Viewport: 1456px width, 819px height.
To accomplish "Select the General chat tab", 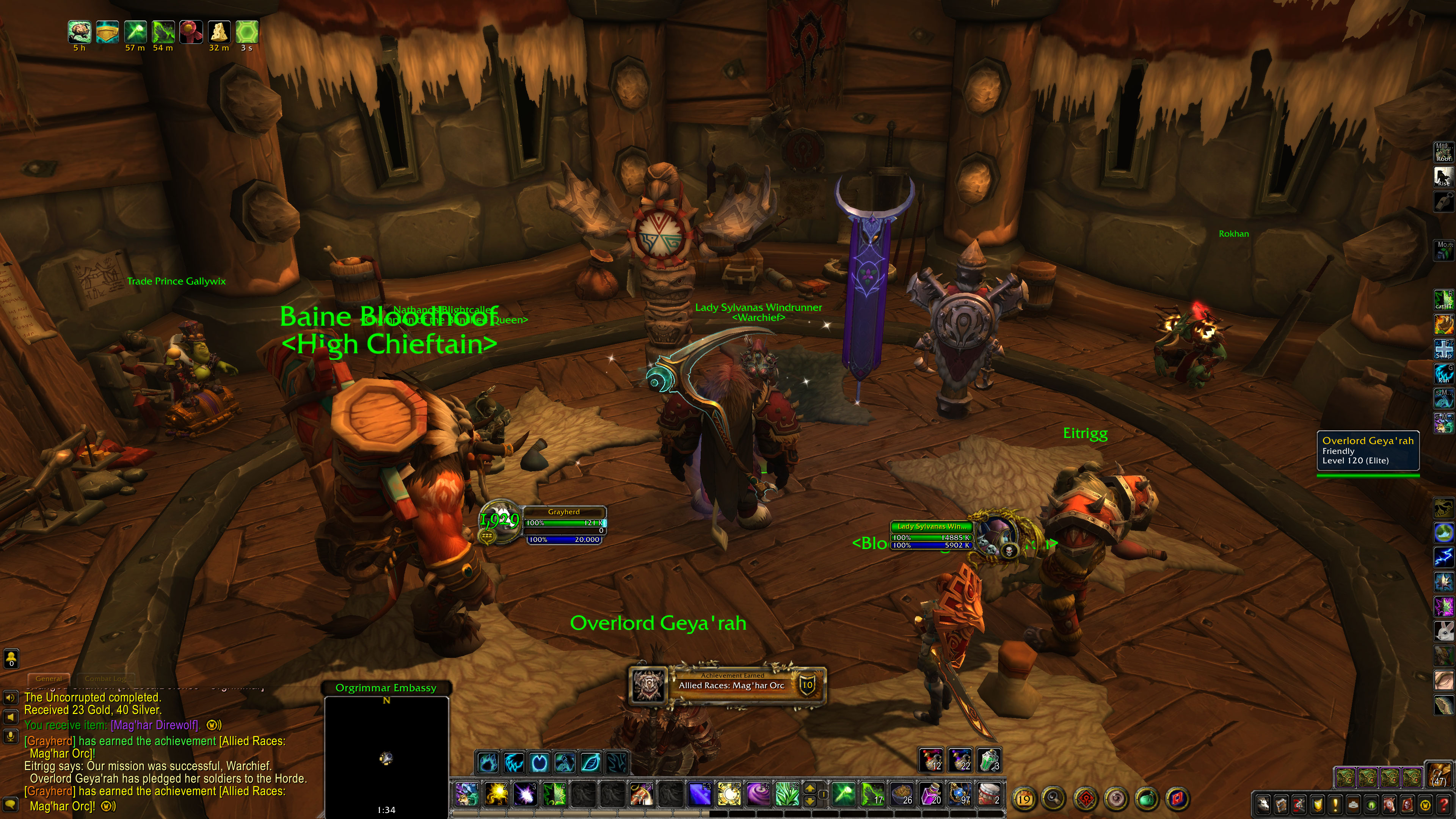I will [x=49, y=679].
